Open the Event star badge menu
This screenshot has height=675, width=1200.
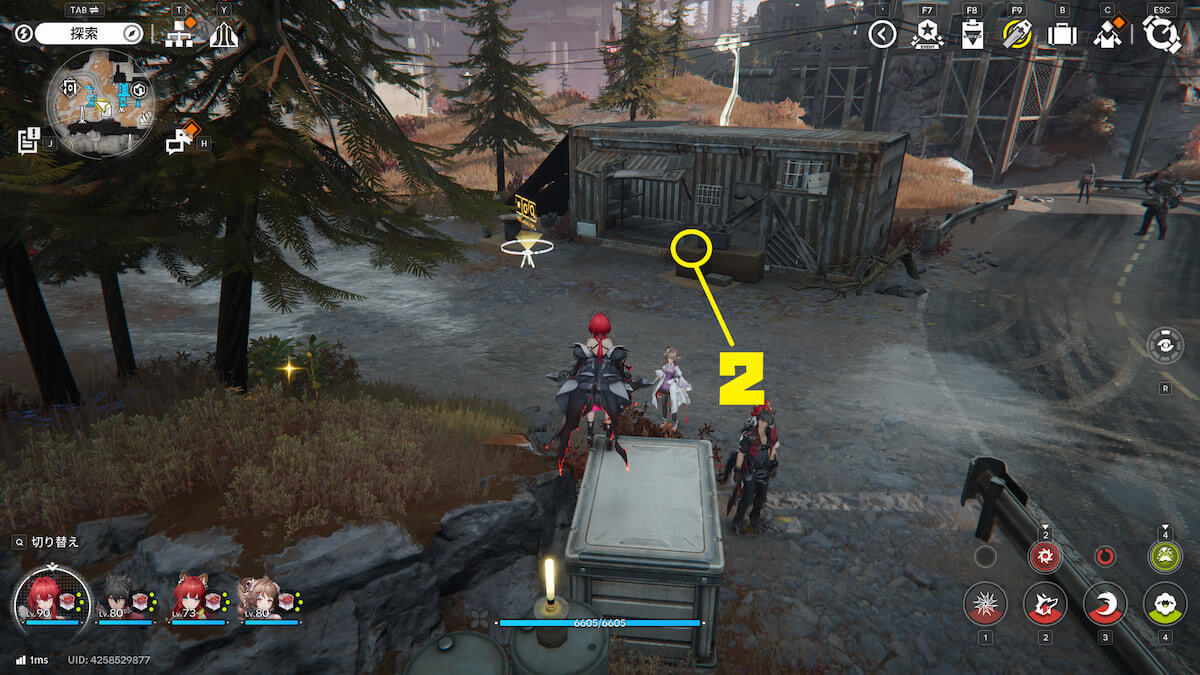coord(927,35)
